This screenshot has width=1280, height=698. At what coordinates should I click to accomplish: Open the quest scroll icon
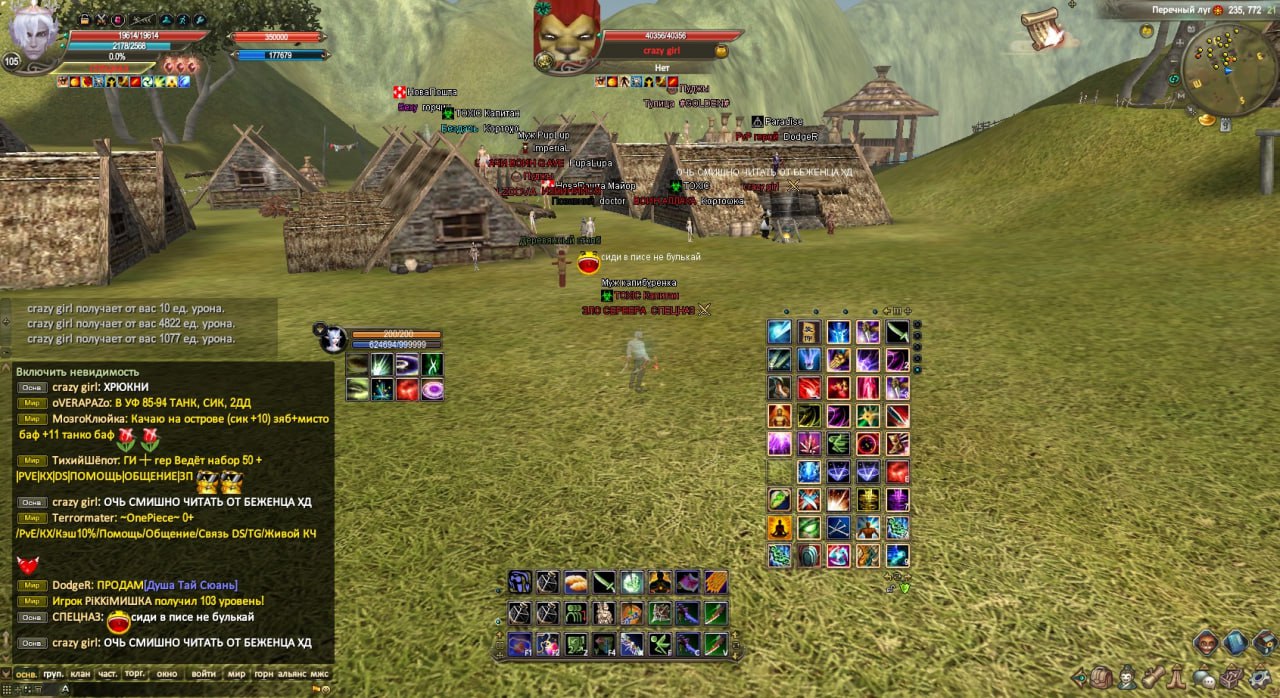pyautogui.click(x=1154, y=678)
